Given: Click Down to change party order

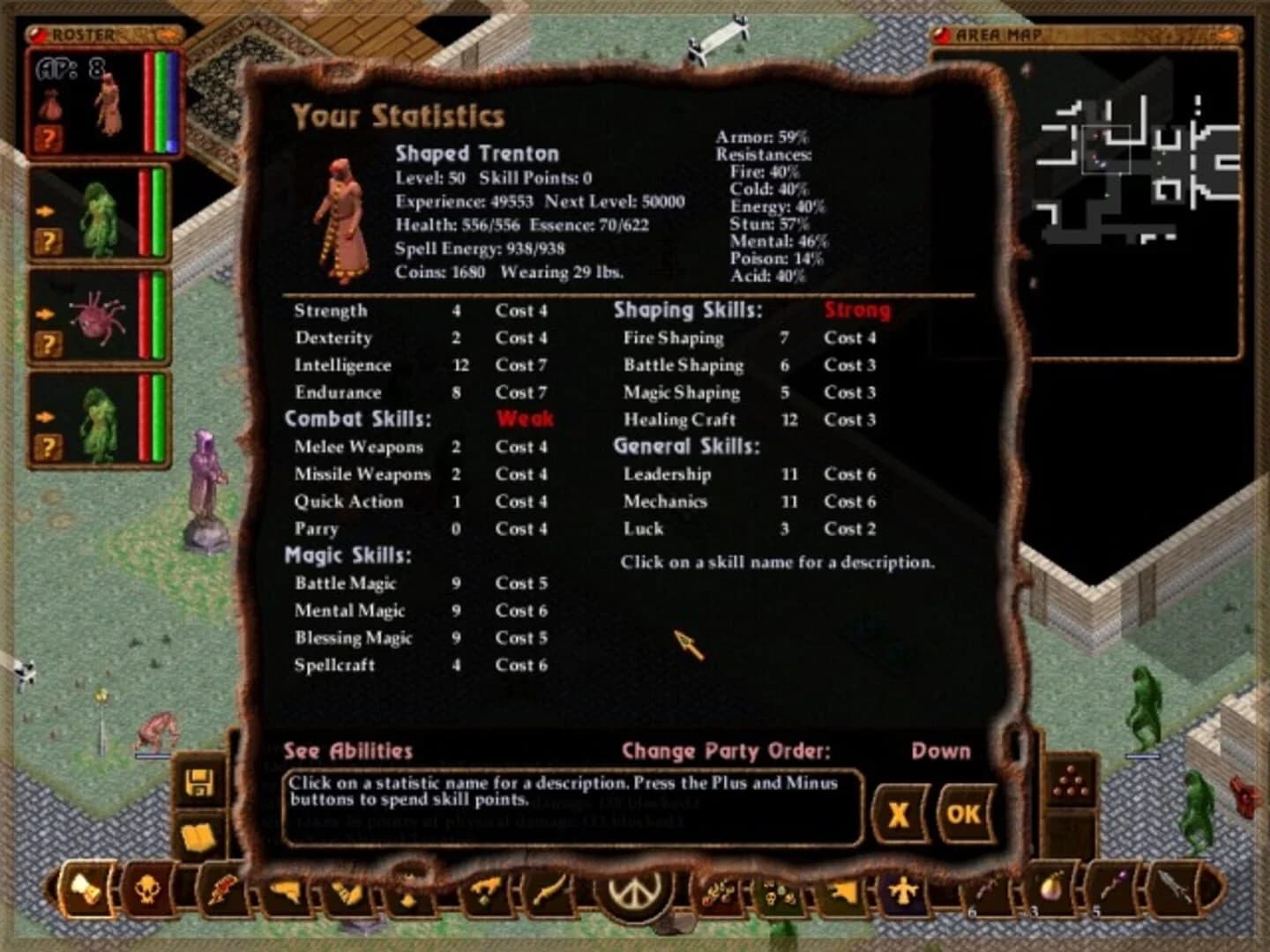Looking at the screenshot, I should tap(940, 751).
